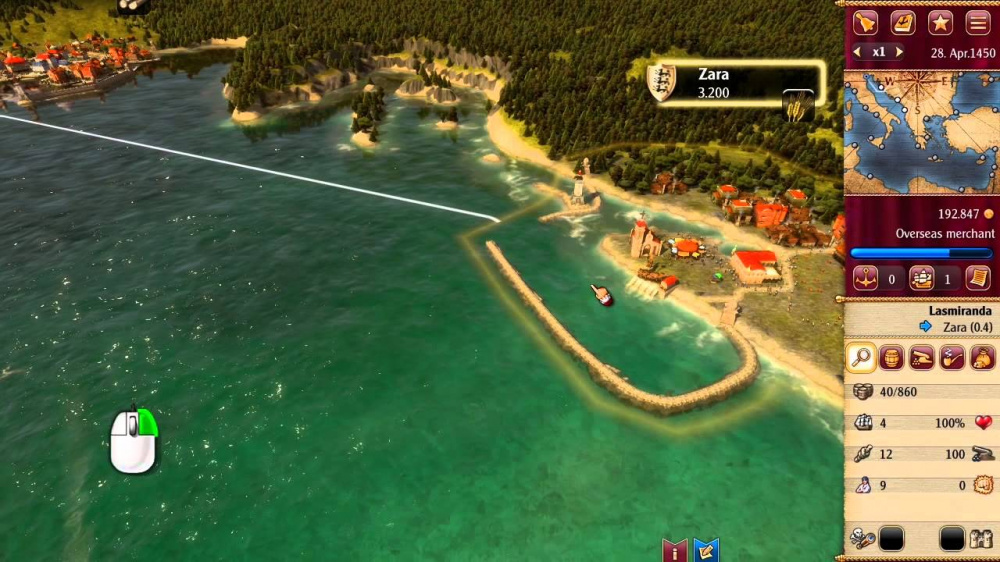The image size is (1000, 562).
Task: Click the skull and spyglass pirate button
Action: click(x=863, y=540)
